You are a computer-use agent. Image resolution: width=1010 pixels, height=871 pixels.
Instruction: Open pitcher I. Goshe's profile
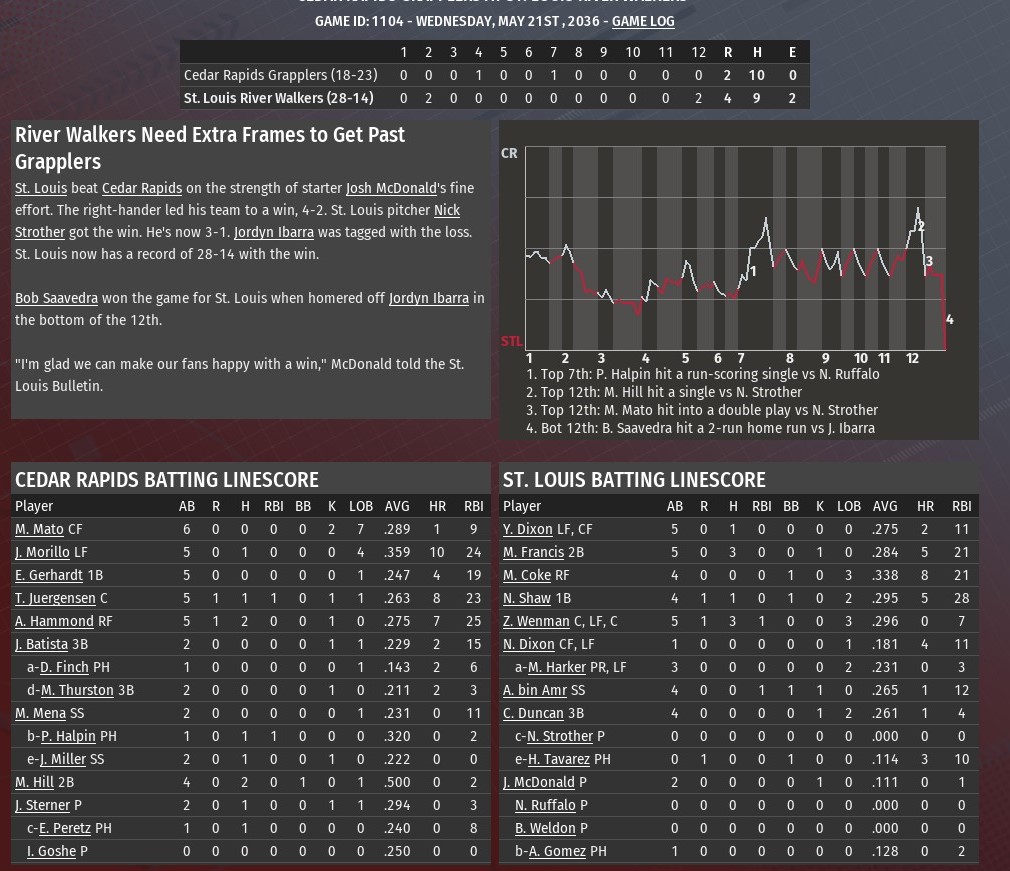51,851
